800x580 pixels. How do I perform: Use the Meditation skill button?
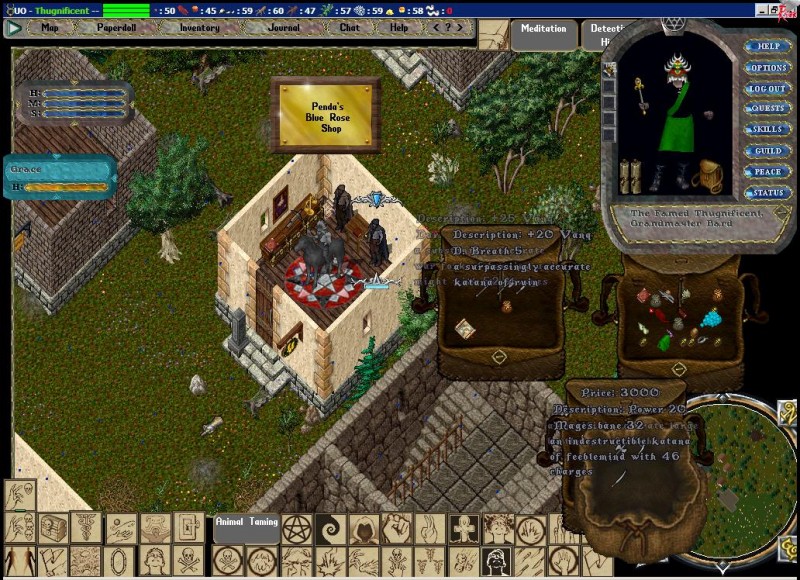[x=544, y=31]
